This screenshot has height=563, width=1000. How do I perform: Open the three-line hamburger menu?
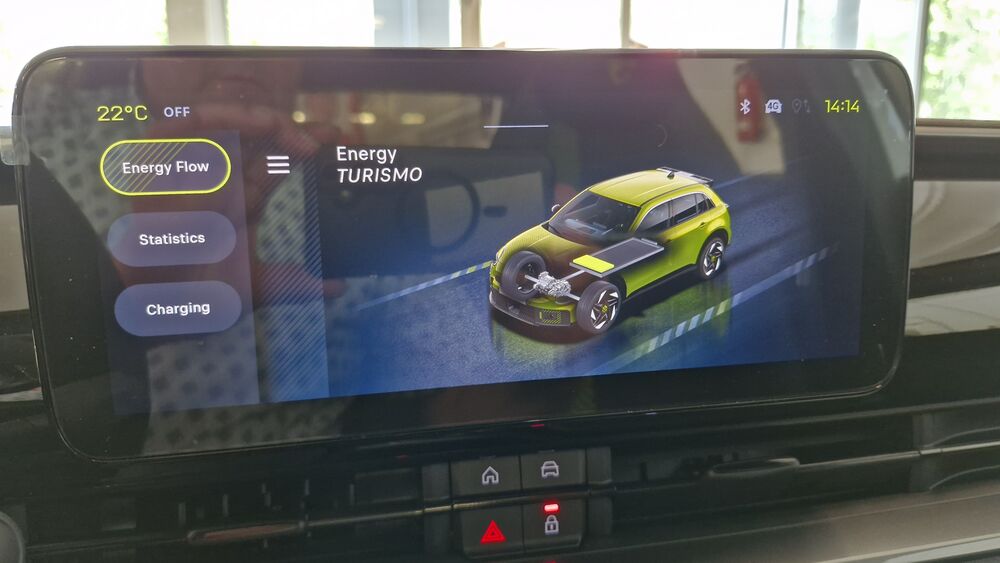pos(278,165)
